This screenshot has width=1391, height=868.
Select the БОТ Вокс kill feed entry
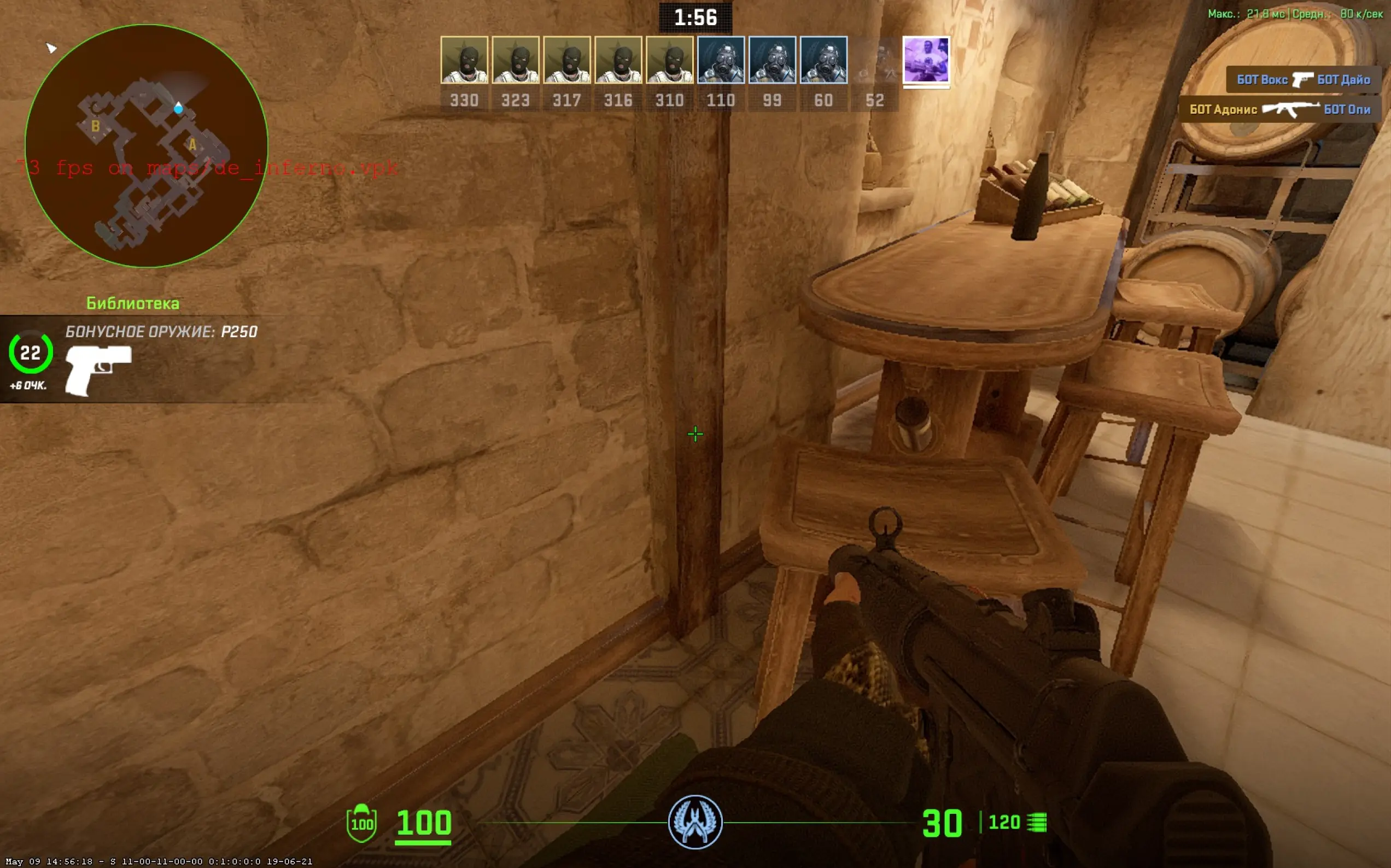pyautogui.click(x=1303, y=80)
